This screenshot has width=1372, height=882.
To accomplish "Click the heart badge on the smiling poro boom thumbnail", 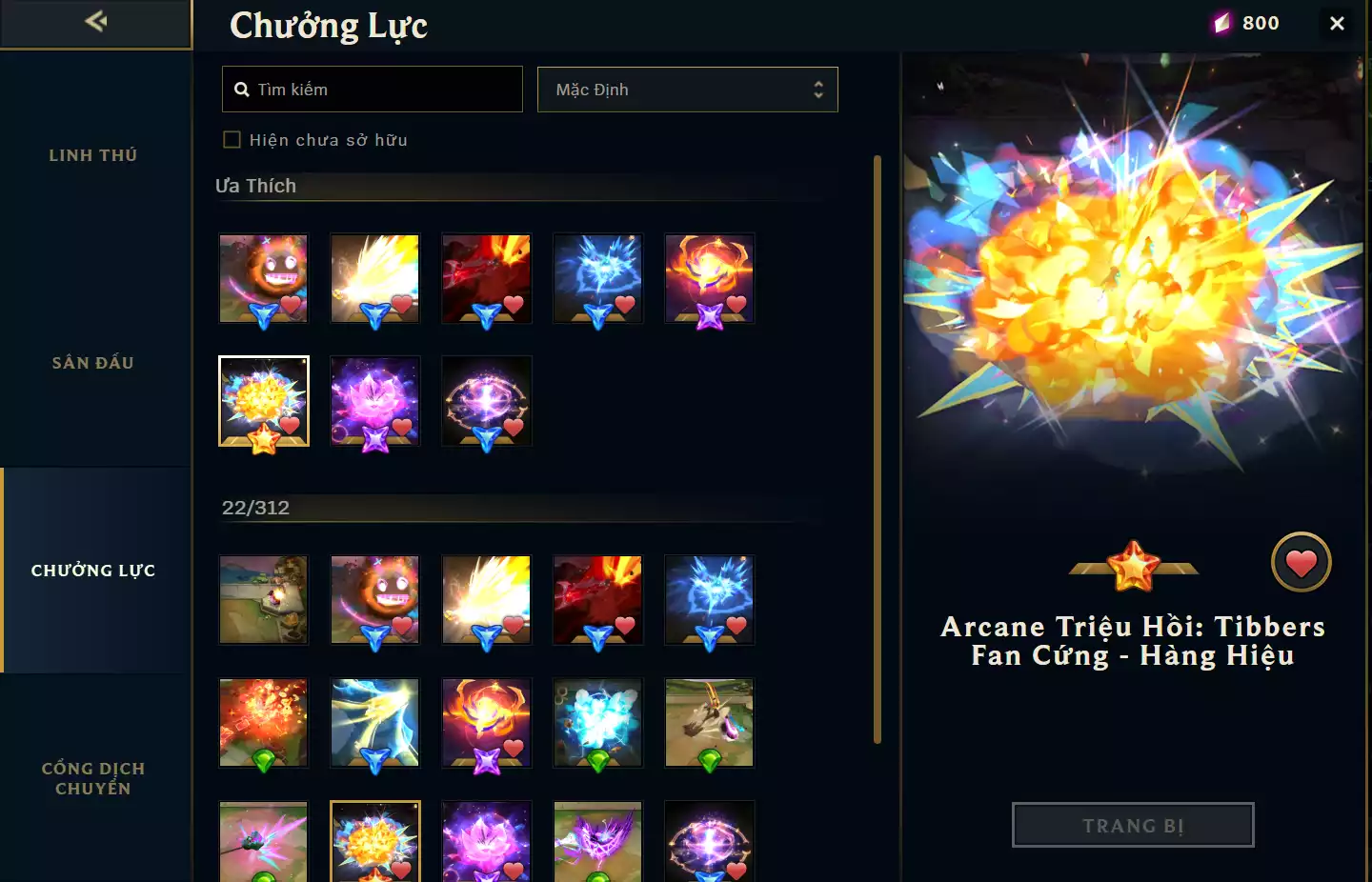I will [x=291, y=304].
